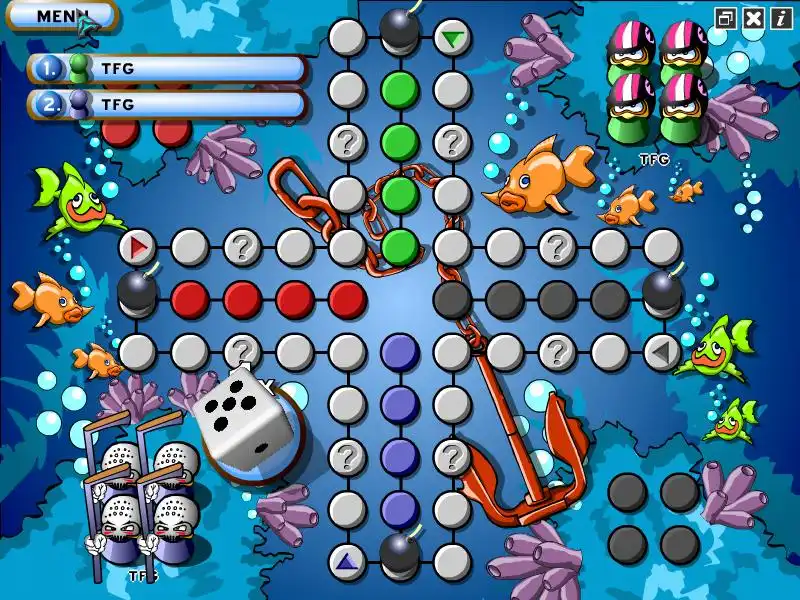Switch to windowed mode via overlapping-squares button
The width and height of the screenshot is (800, 600).
(727, 17)
